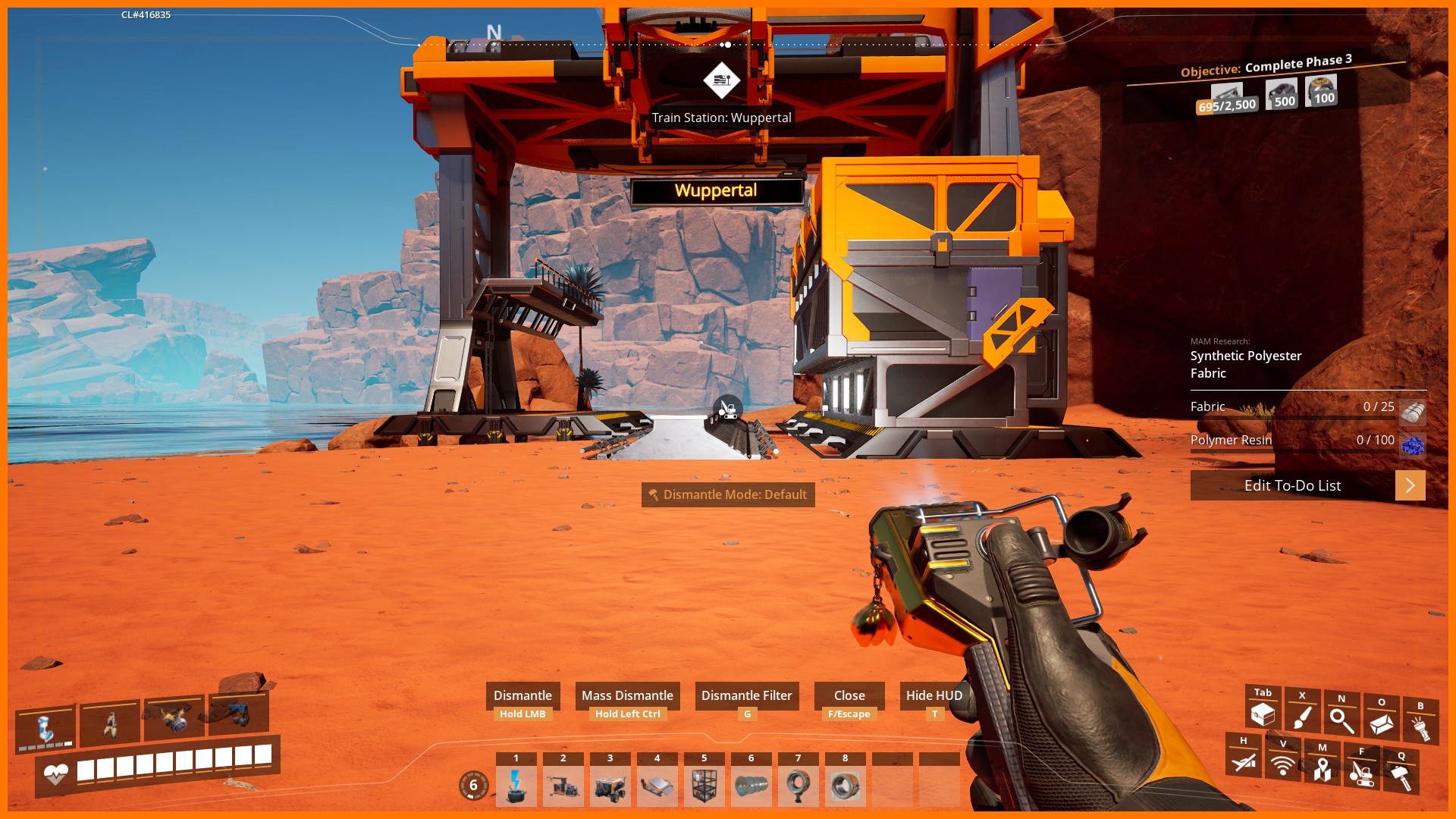The height and width of the screenshot is (819, 1456).
Task: Click the Mass Dismantle option
Action: (x=627, y=695)
